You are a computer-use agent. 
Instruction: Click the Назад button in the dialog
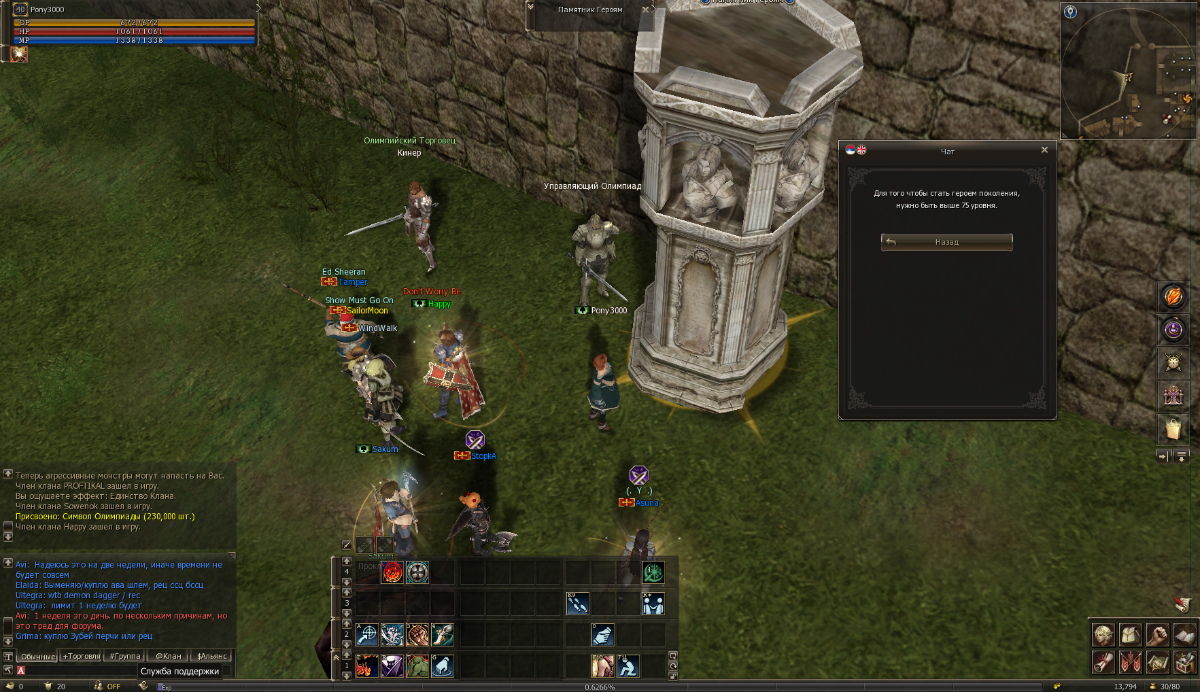click(x=947, y=242)
